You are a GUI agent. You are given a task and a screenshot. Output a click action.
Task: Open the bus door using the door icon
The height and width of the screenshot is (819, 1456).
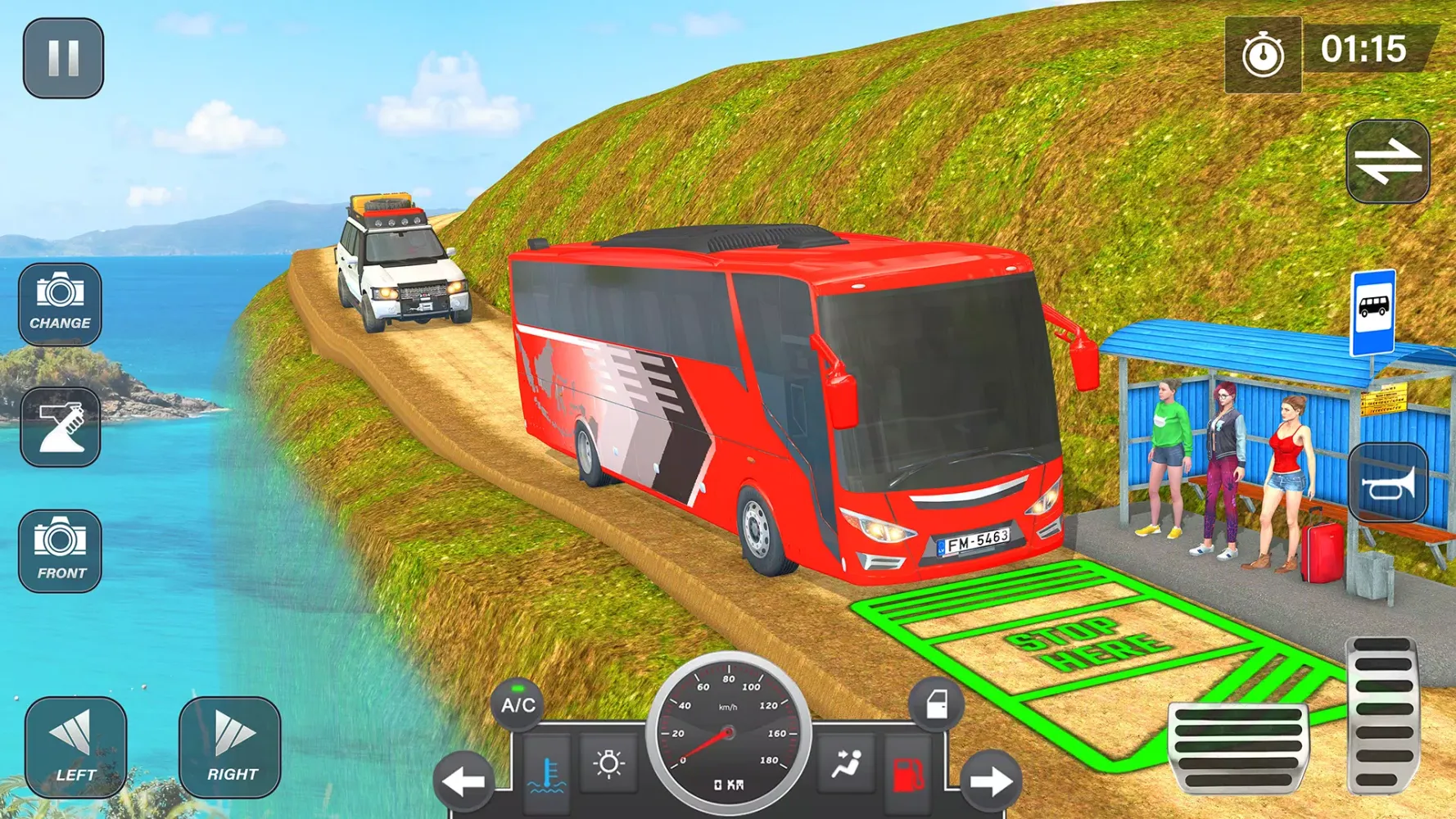[x=936, y=704]
